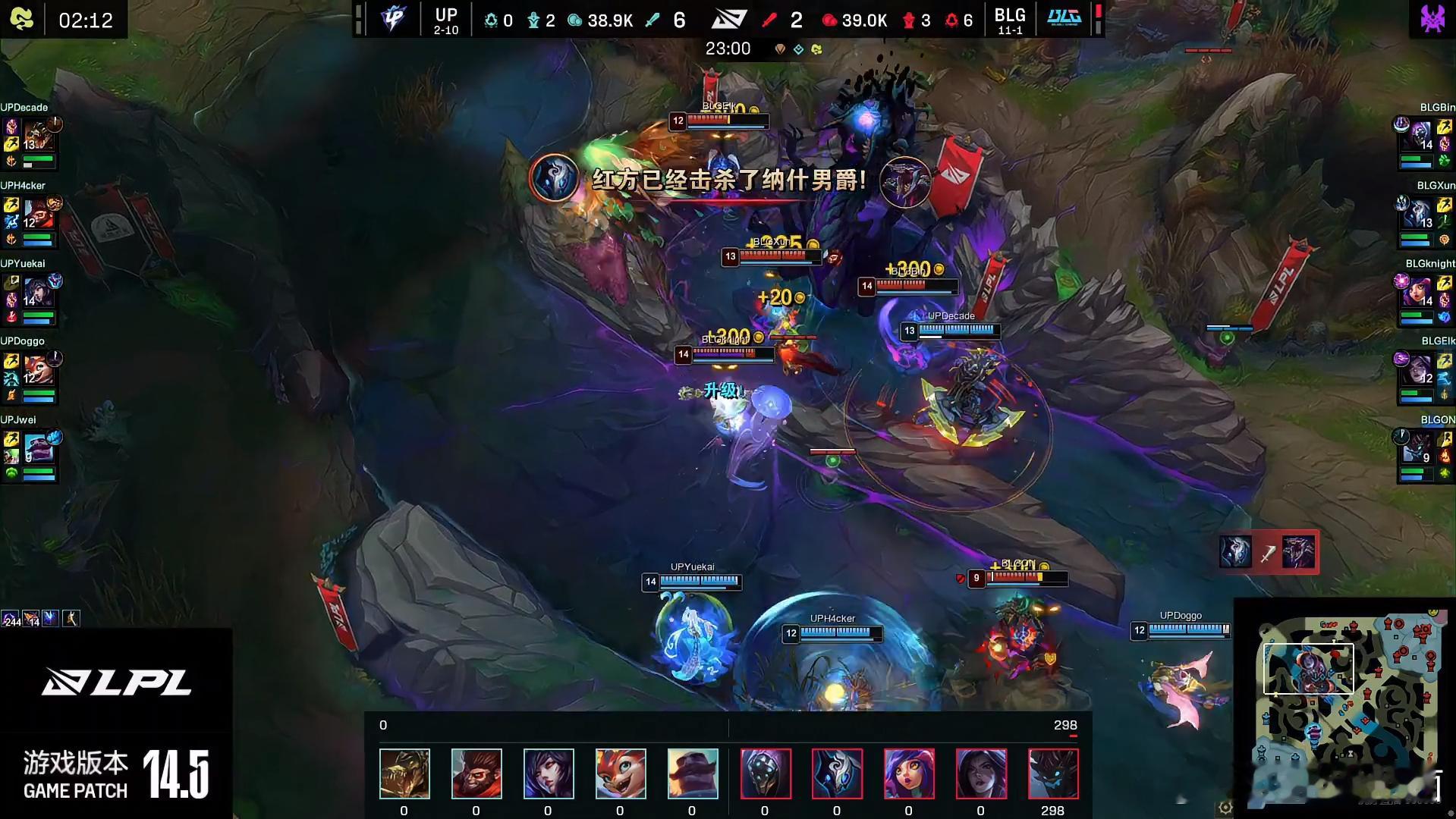
Task: Select the Braum thumbnail in the bottom bar
Action: click(x=692, y=773)
